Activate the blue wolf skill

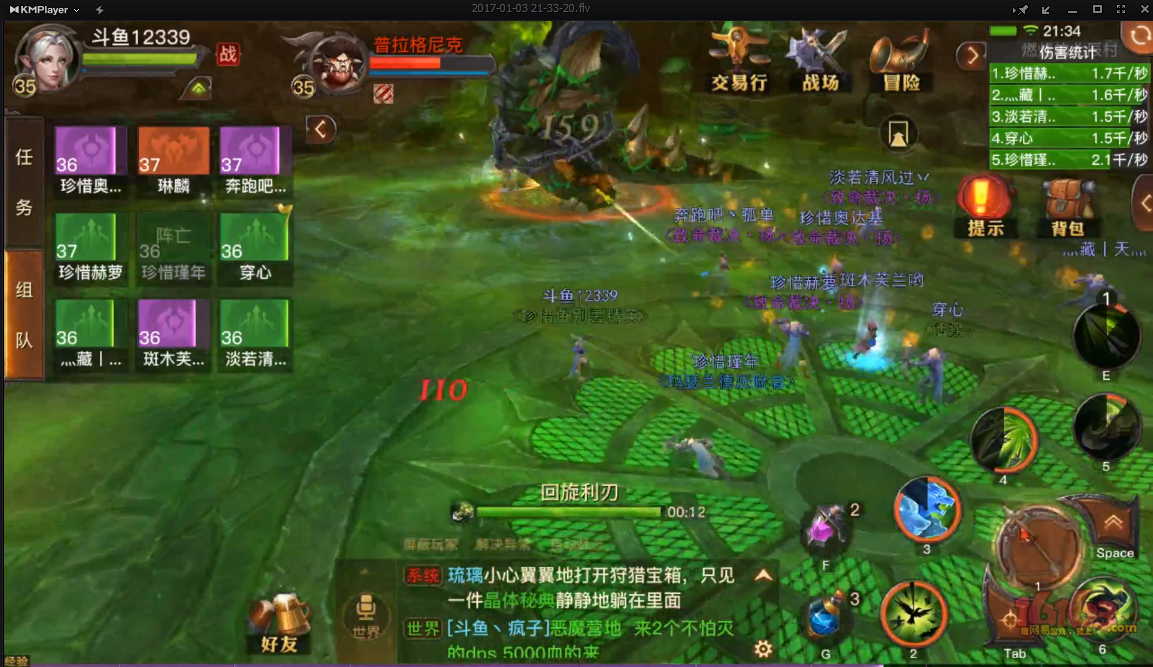tap(927, 509)
